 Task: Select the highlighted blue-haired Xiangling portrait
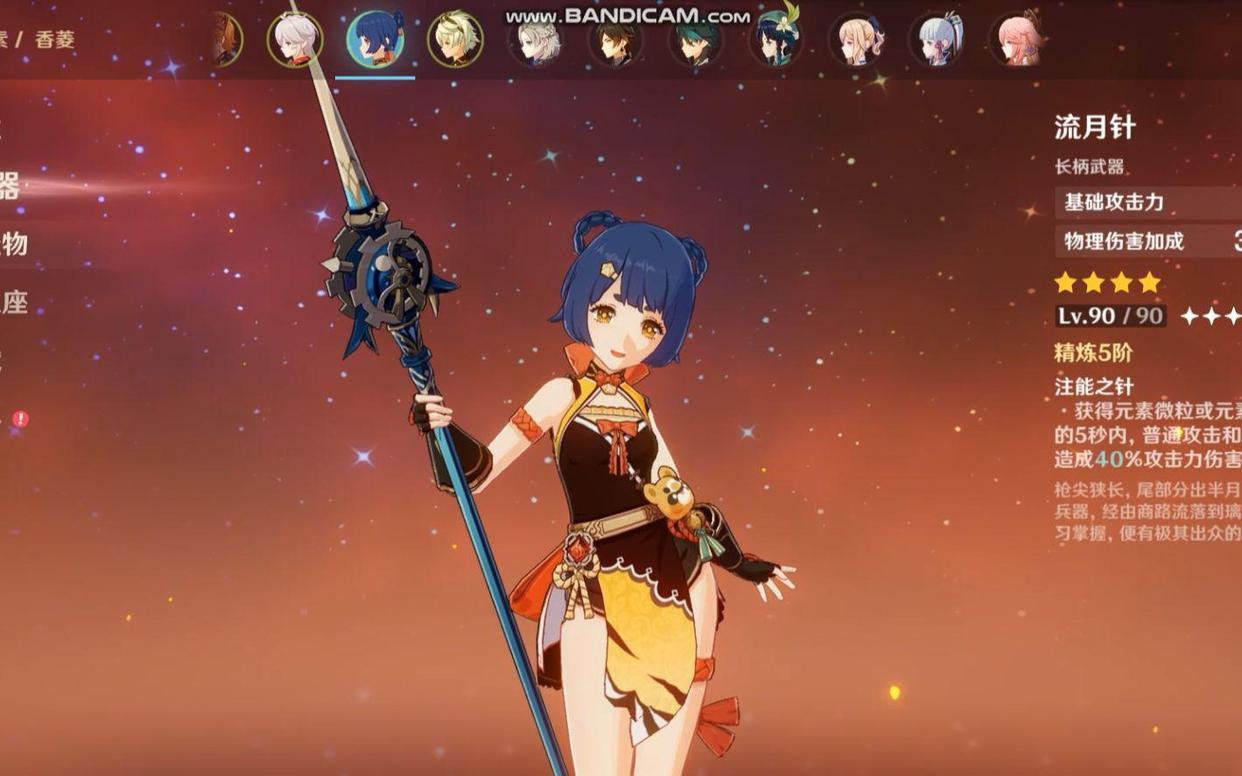375,40
